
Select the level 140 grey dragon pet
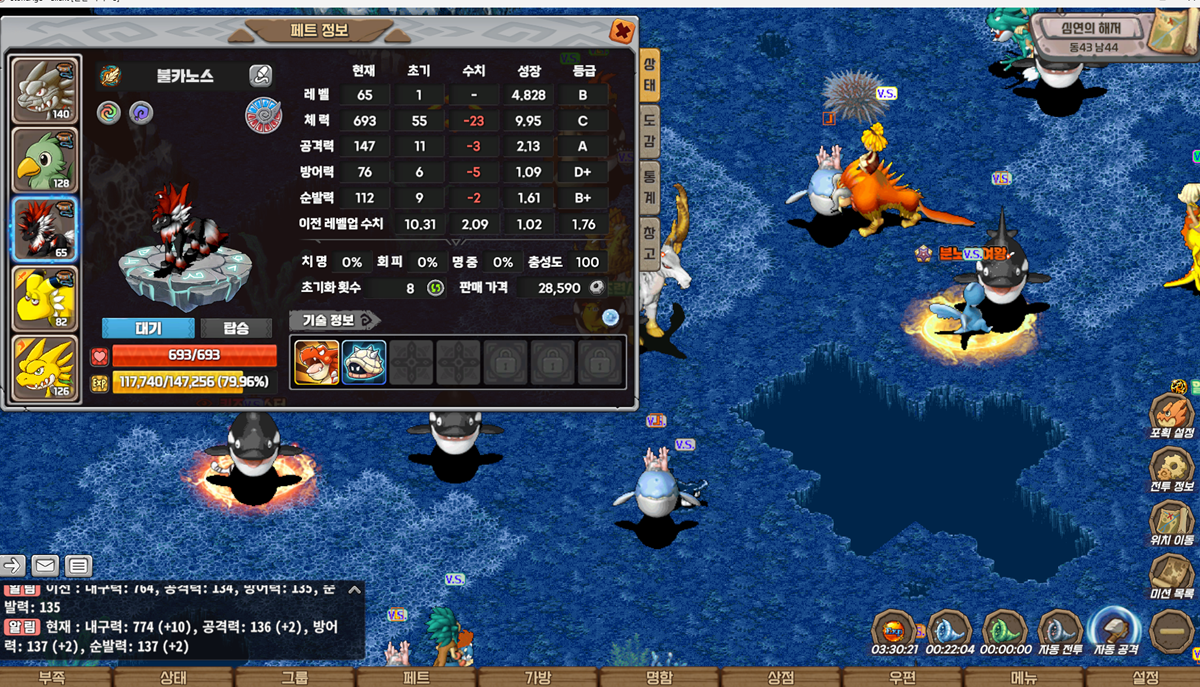45,91
